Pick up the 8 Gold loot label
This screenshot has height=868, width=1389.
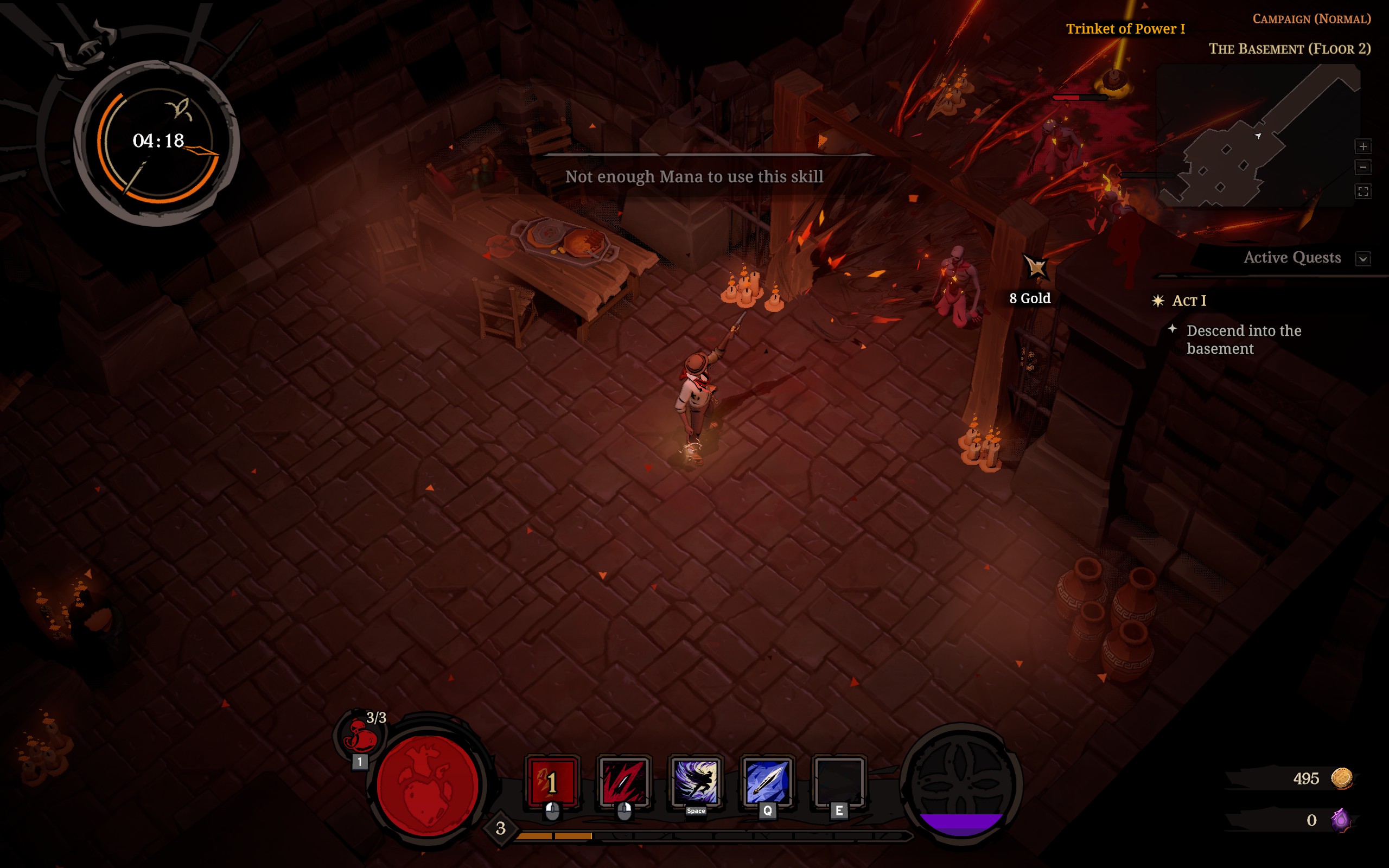point(1030,298)
